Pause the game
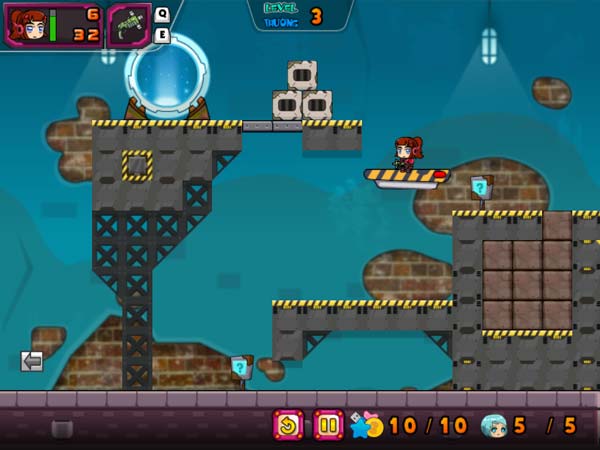 click(x=328, y=425)
